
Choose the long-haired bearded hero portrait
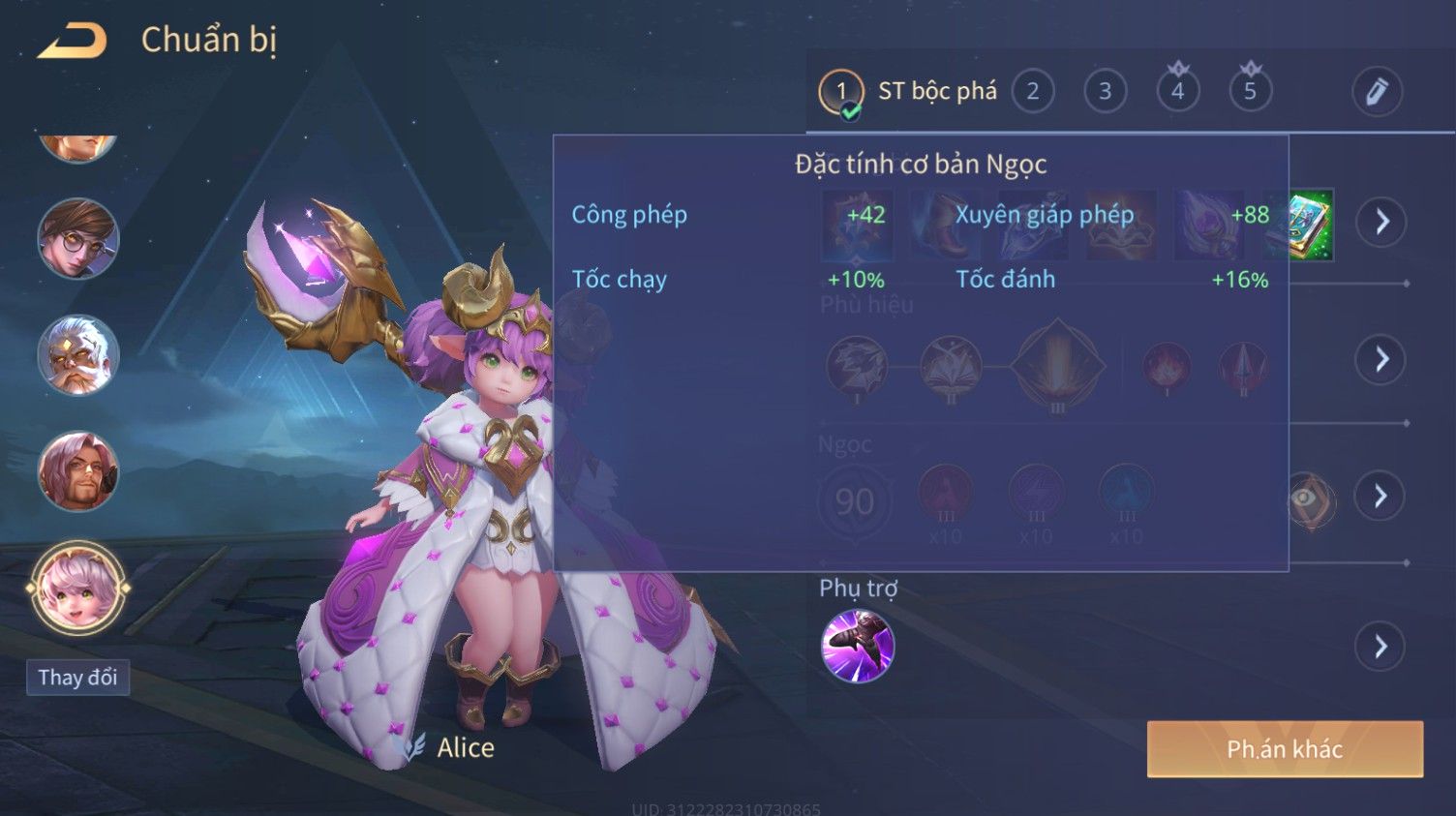coord(77,471)
